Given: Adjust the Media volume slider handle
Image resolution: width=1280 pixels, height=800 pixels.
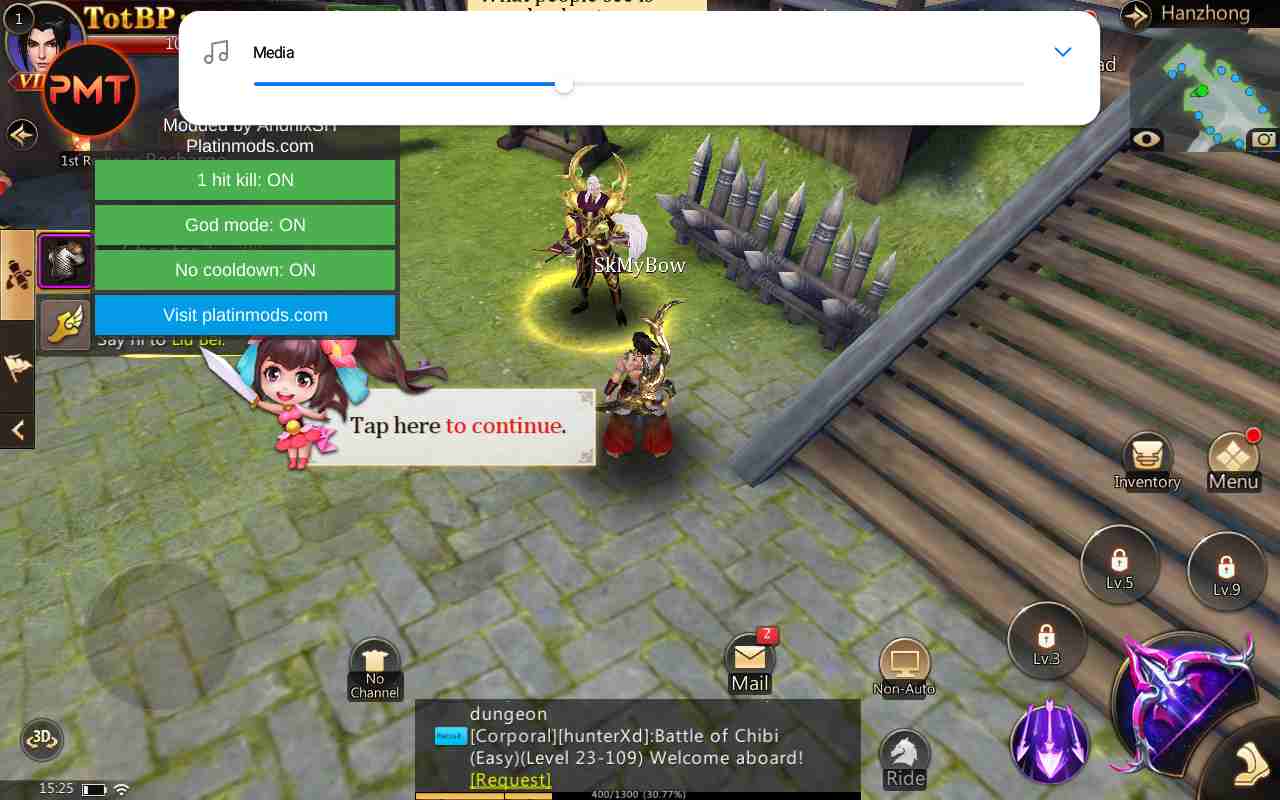Looking at the screenshot, I should [x=563, y=85].
